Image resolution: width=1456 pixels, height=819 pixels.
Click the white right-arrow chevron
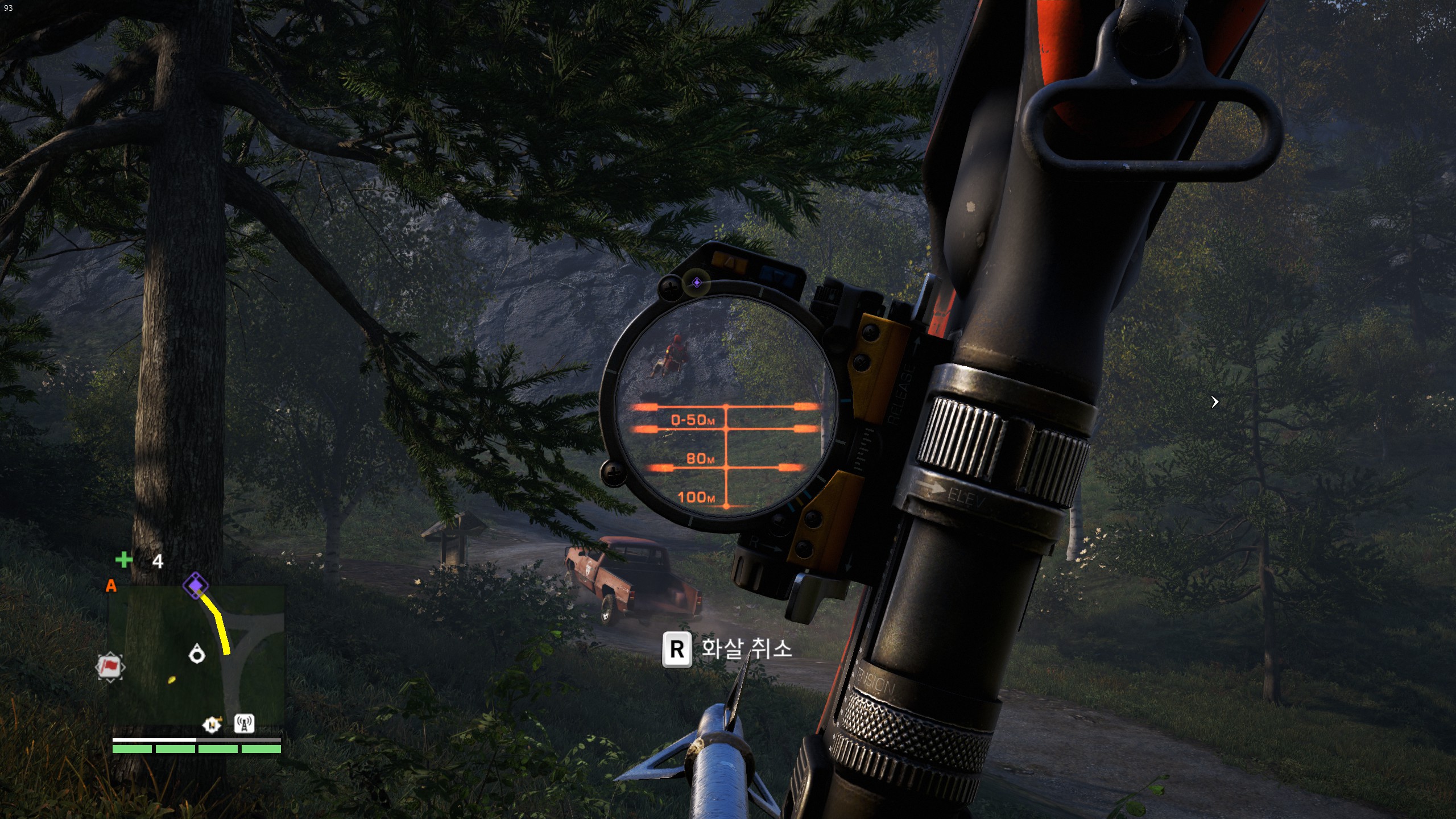point(1215,402)
